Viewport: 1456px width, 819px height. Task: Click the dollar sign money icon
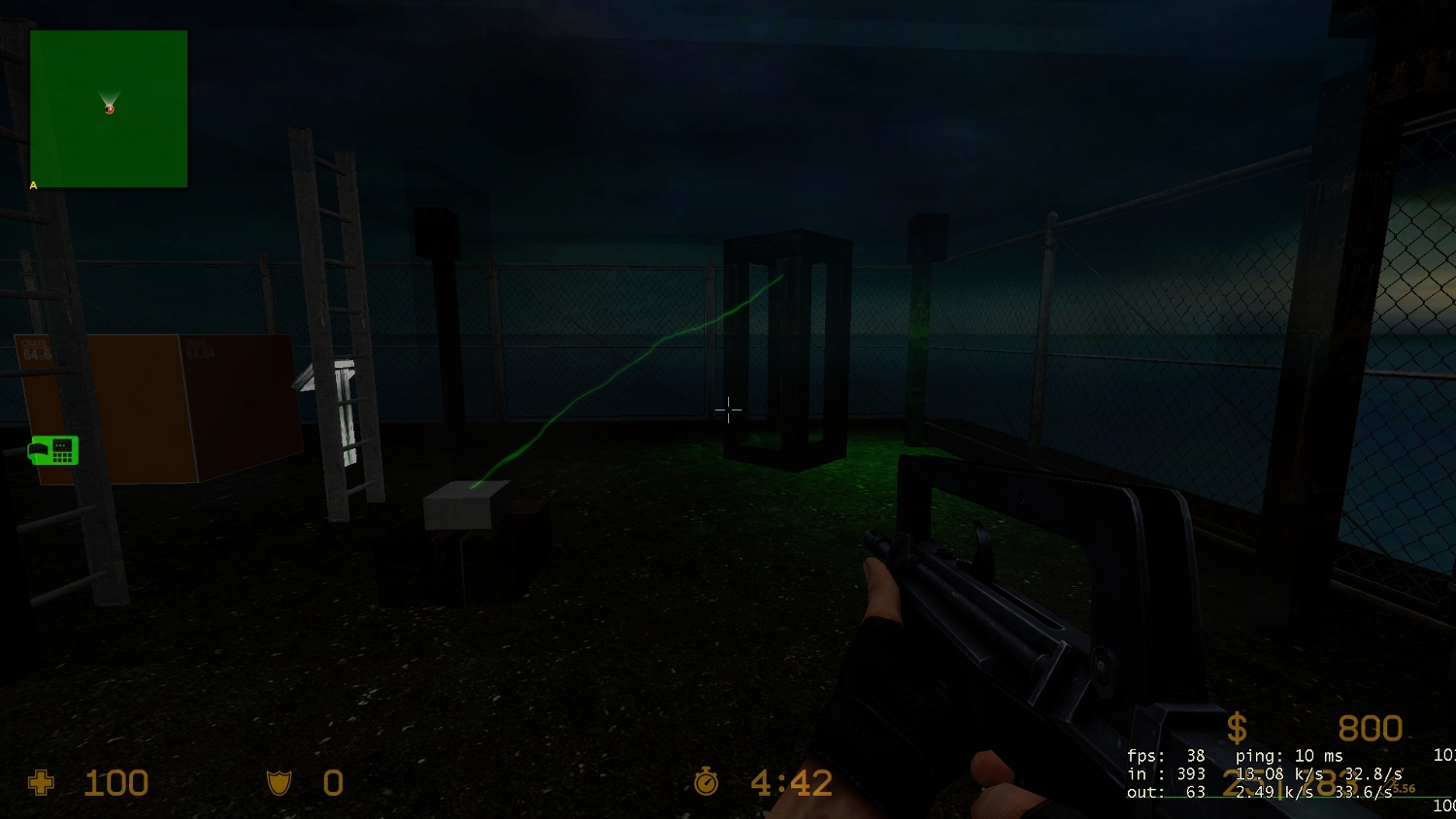[1237, 727]
